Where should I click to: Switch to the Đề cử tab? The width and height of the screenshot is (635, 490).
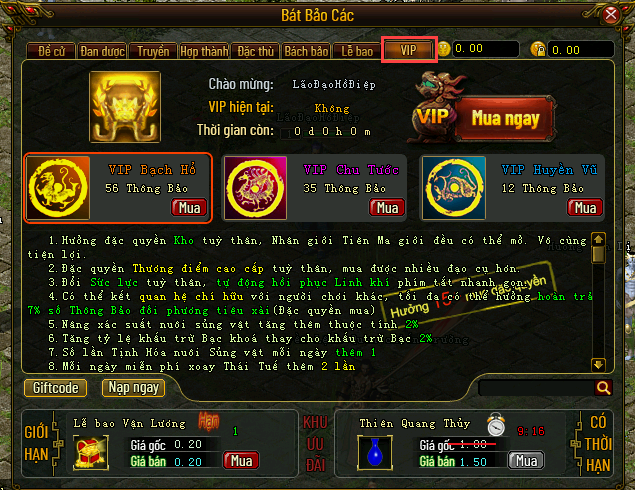[50, 49]
